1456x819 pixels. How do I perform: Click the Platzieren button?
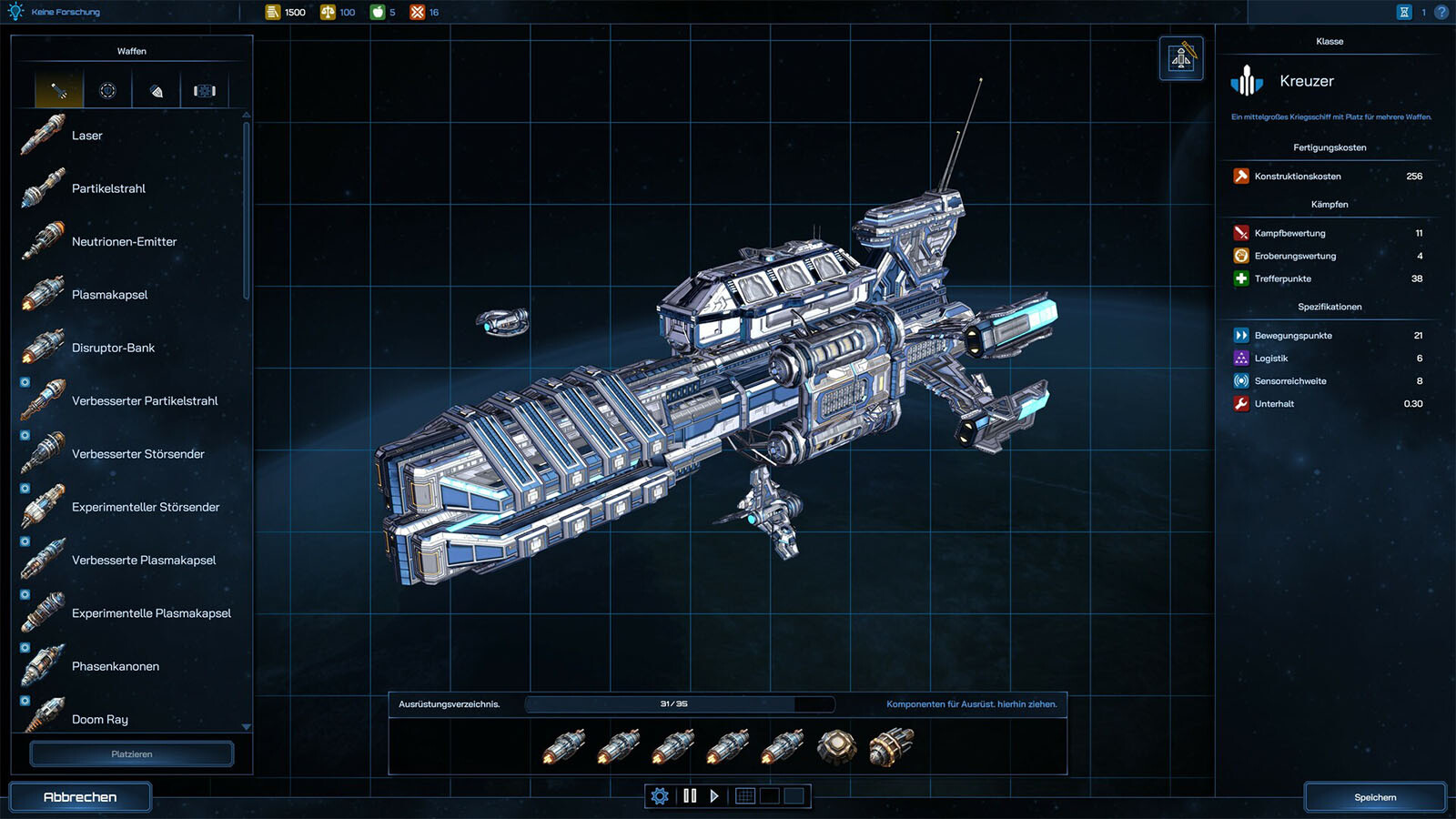(x=132, y=754)
